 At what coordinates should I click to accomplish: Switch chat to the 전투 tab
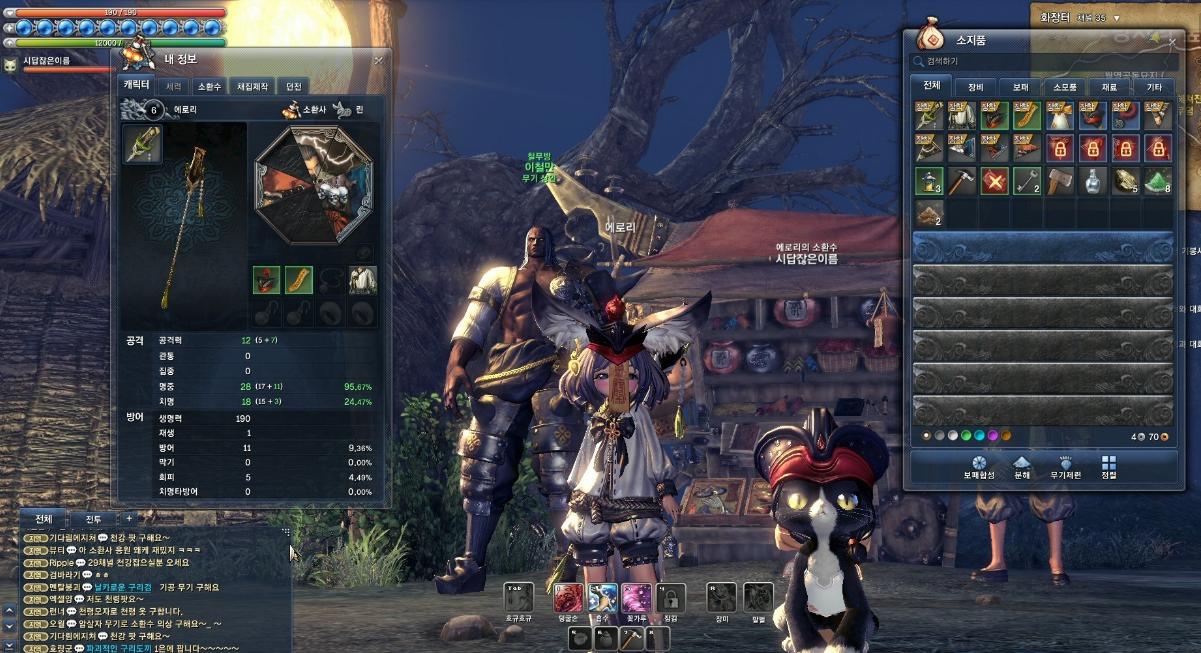pyautogui.click(x=93, y=519)
